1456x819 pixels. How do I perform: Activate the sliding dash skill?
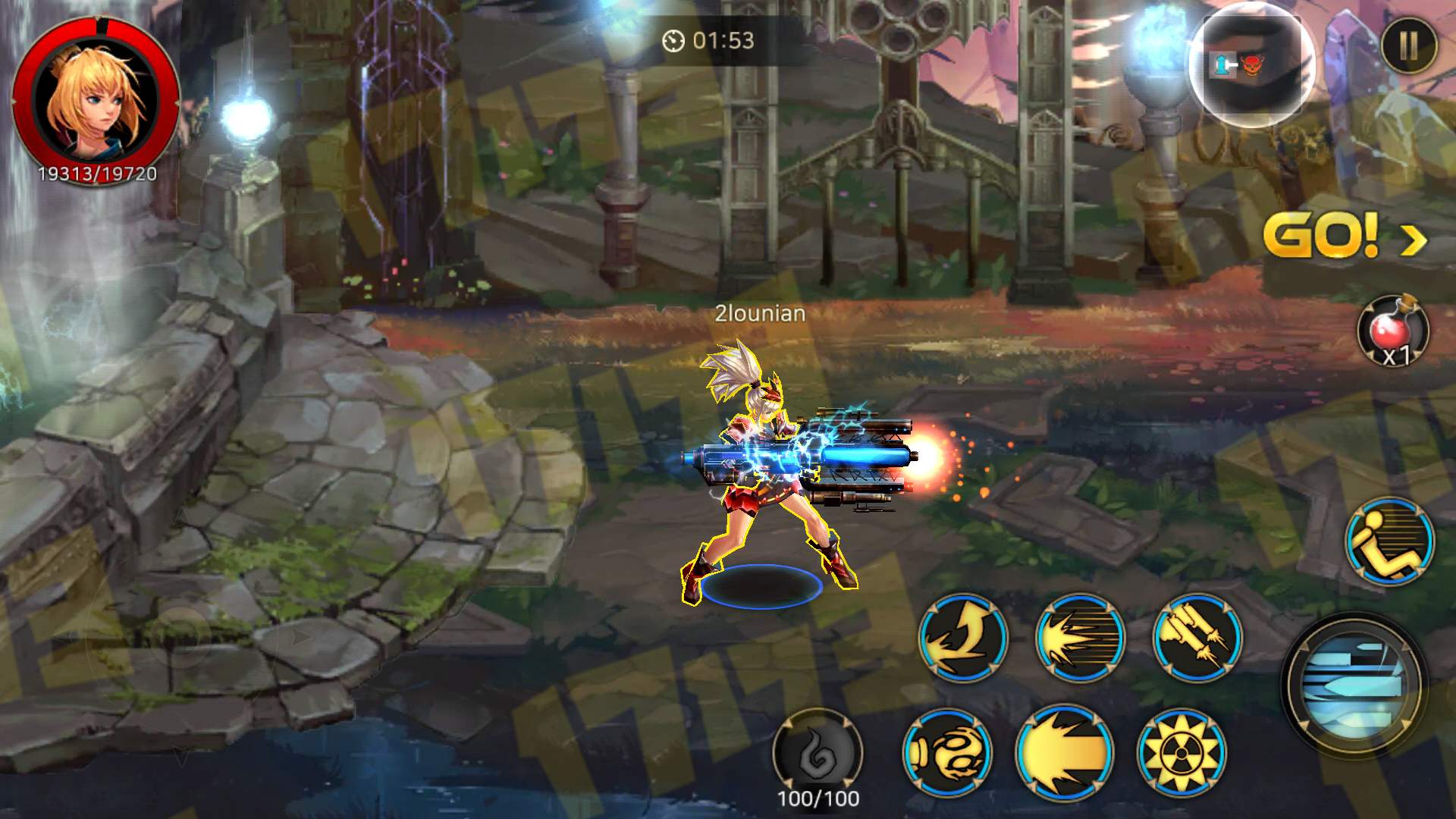(x=1389, y=541)
